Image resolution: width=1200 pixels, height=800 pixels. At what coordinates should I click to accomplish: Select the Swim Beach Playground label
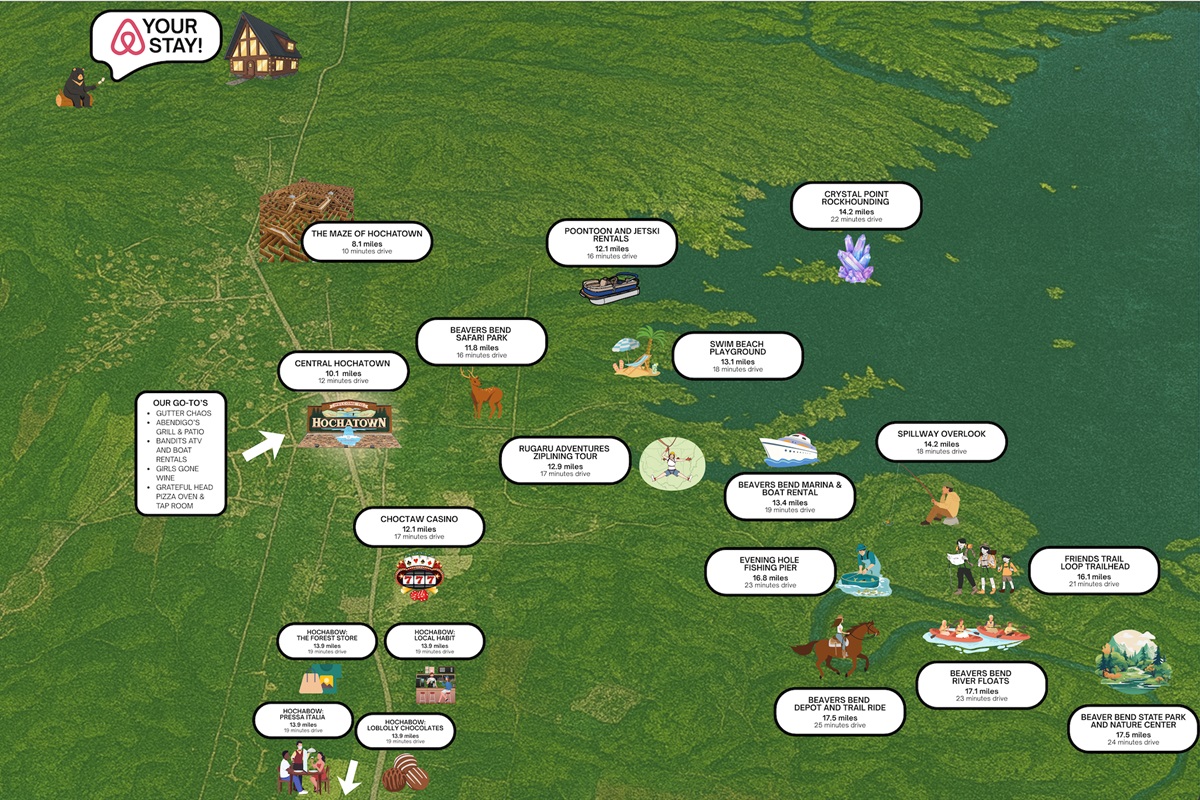click(x=737, y=356)
